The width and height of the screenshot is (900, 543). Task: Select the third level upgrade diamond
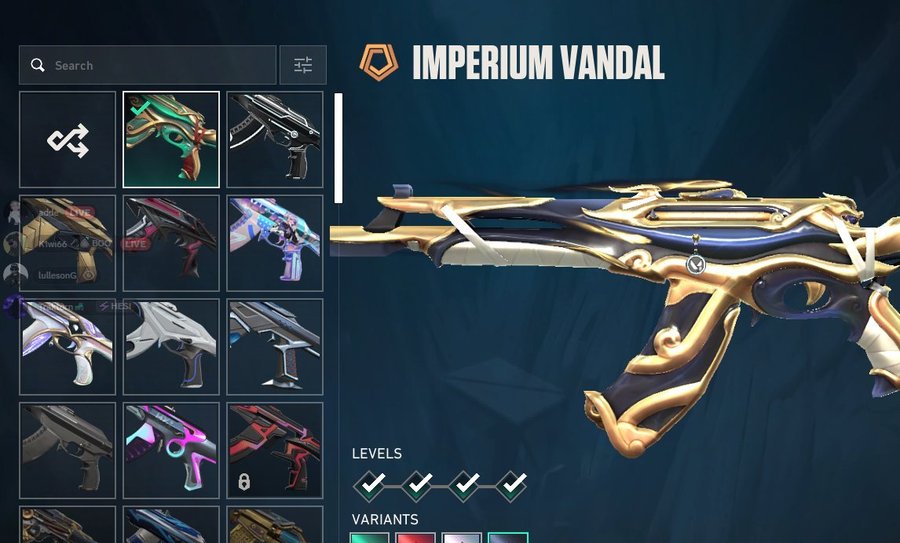tap(465, 486)
